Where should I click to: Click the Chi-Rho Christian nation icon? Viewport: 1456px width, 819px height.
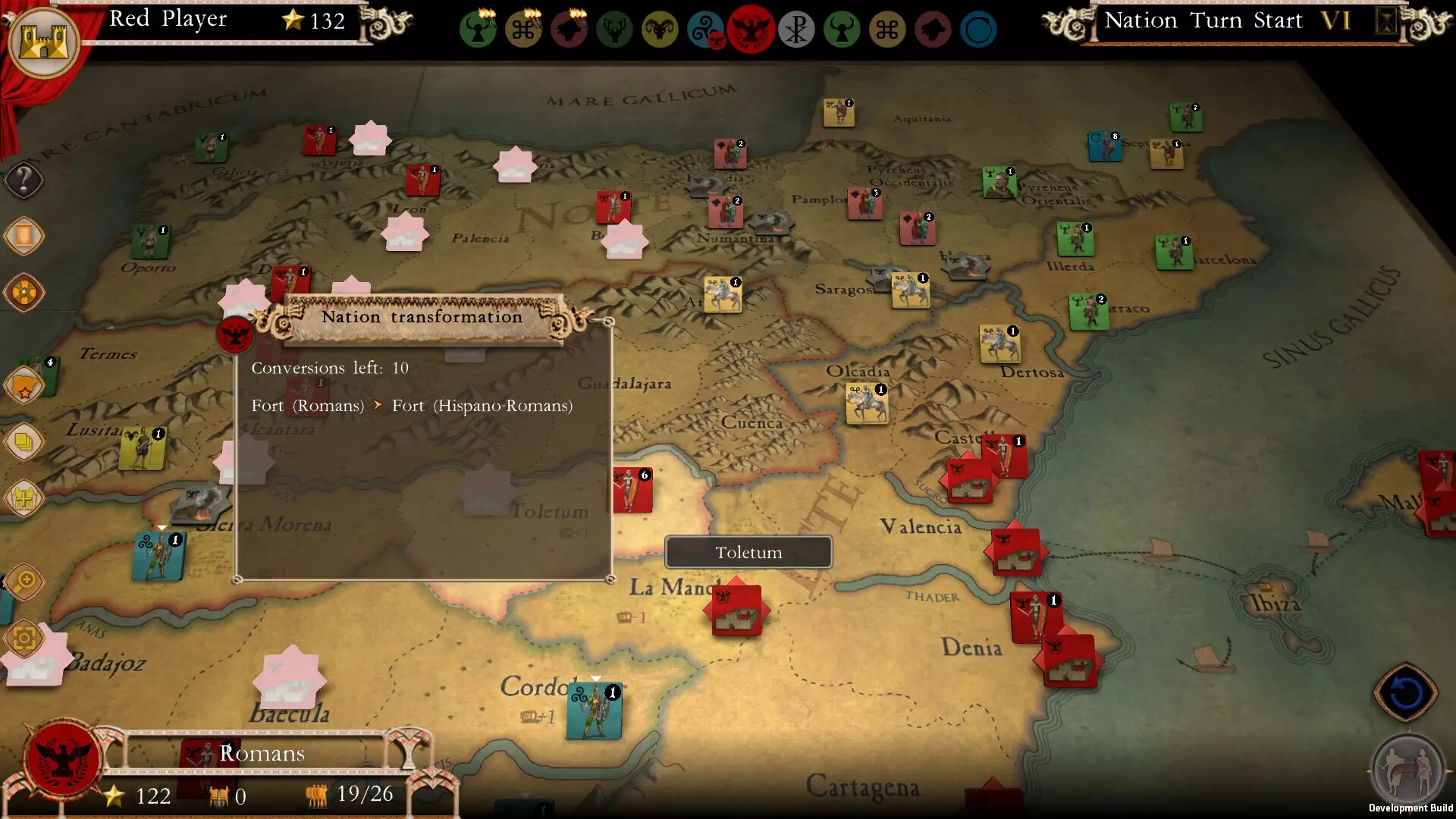(797, 29)
